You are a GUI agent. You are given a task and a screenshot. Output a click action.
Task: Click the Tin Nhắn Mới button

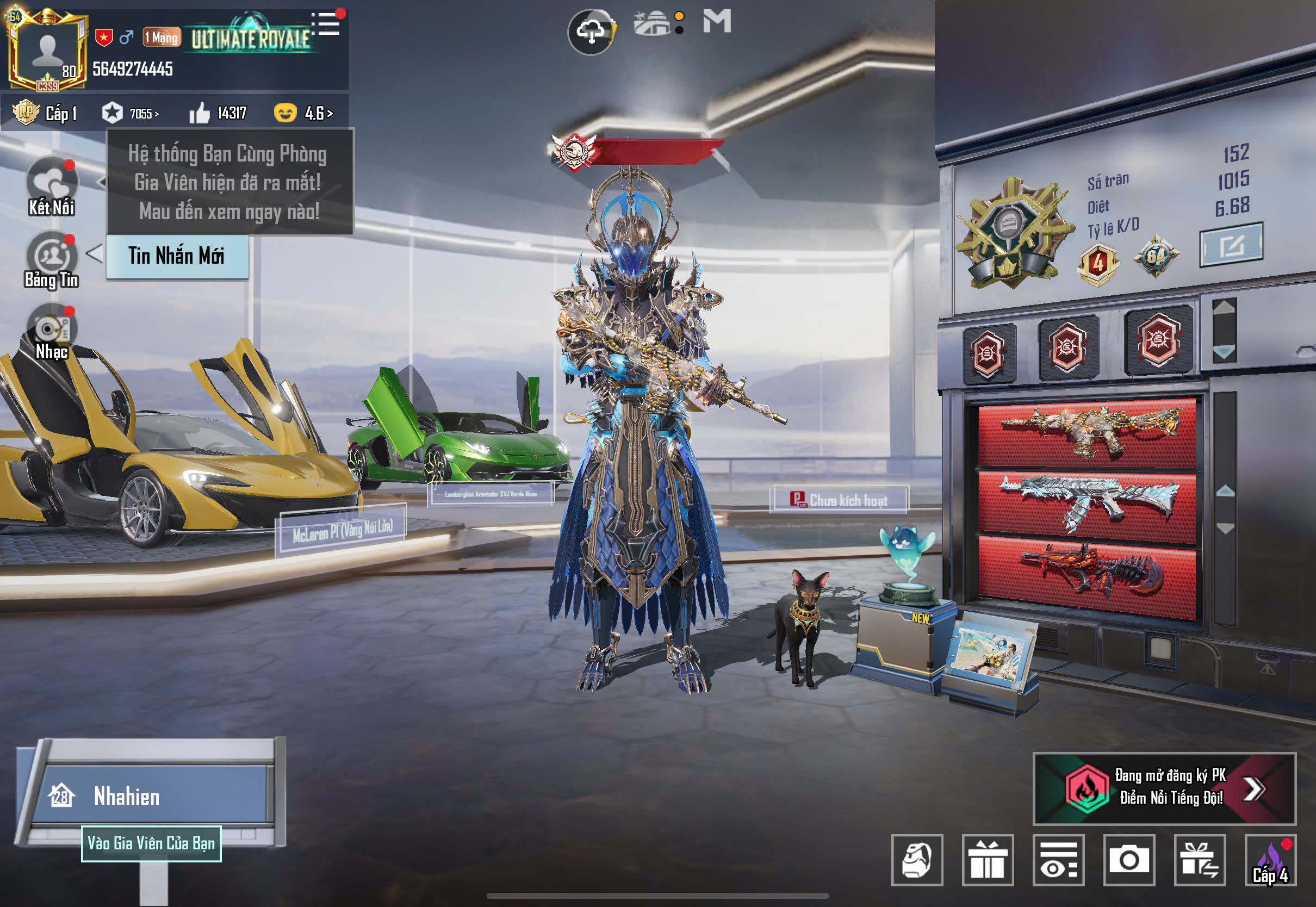177,256
